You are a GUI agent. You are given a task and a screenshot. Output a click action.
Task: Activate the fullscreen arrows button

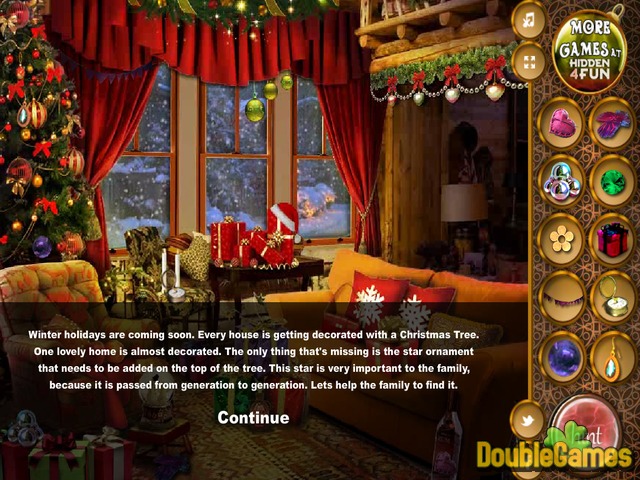(528, 62)
